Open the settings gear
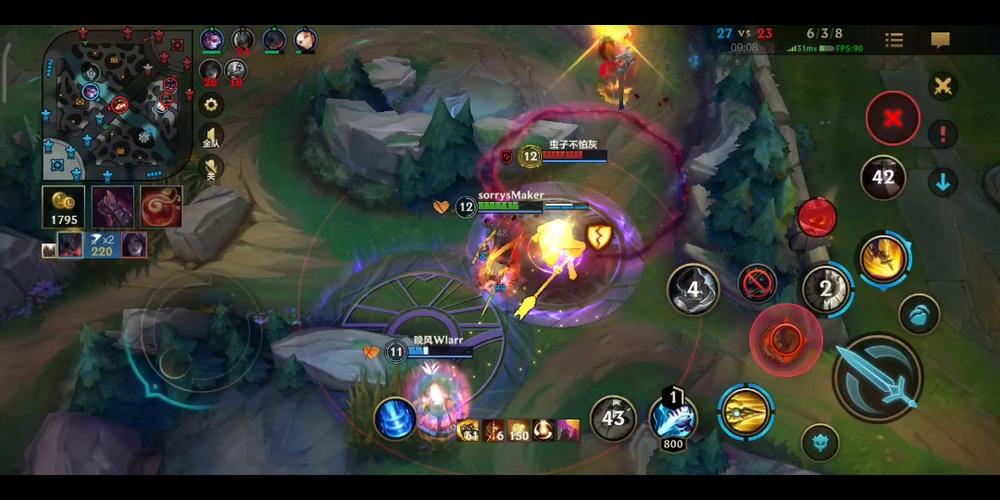This screenshot has width=1000, height=500. click(210, 103)
